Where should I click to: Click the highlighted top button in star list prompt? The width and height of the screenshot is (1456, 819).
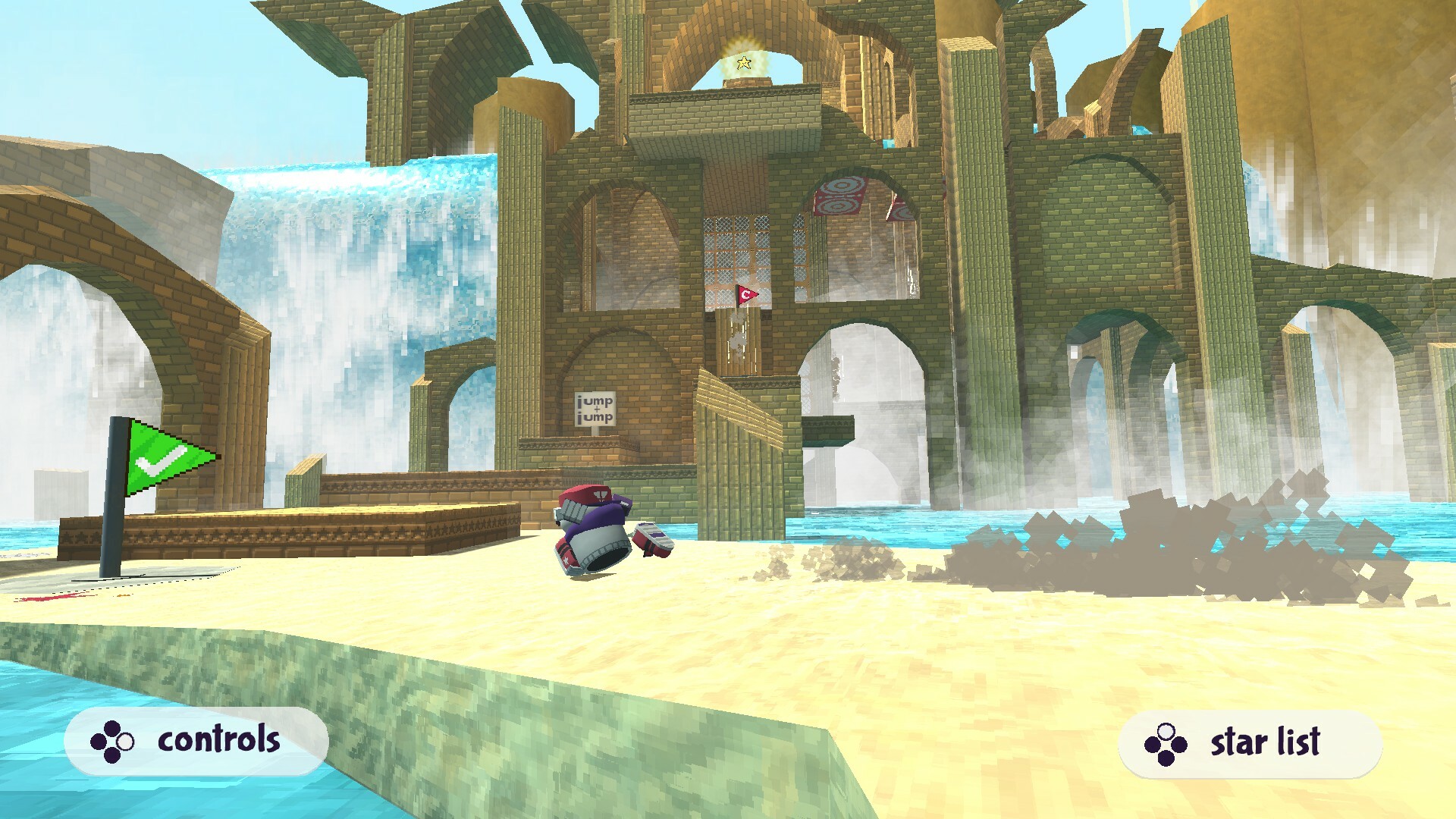(x=1166, y=731)
